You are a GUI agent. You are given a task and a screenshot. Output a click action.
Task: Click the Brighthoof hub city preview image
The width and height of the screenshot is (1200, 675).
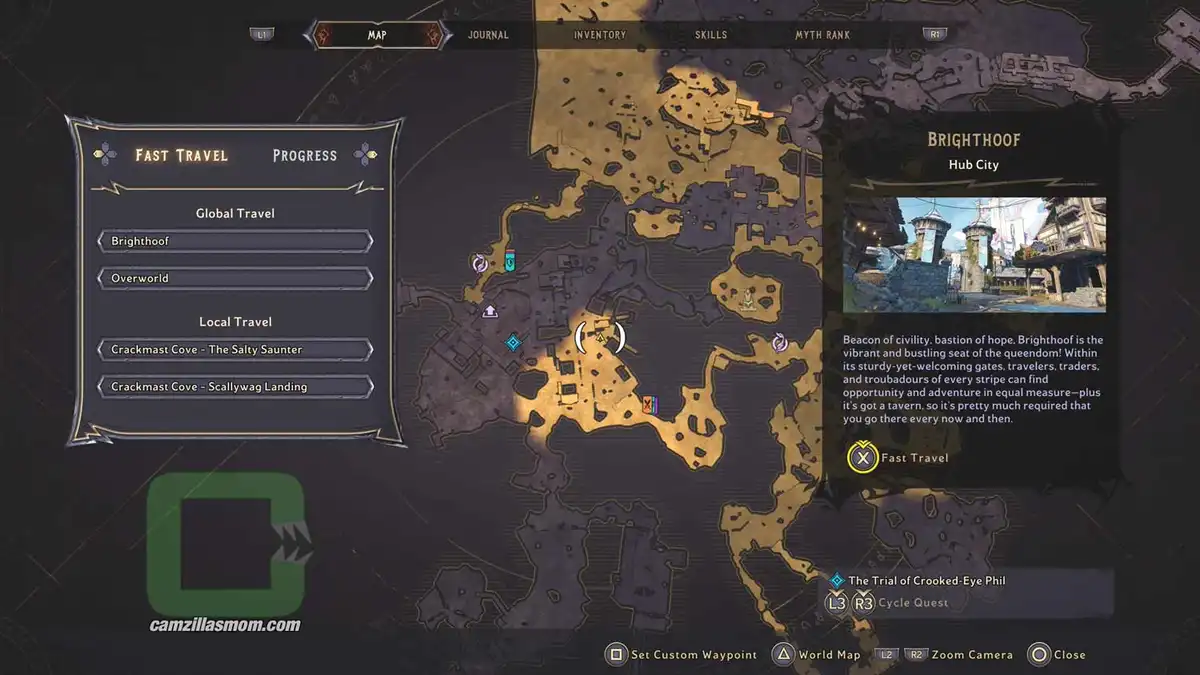(x=974, y=255)
